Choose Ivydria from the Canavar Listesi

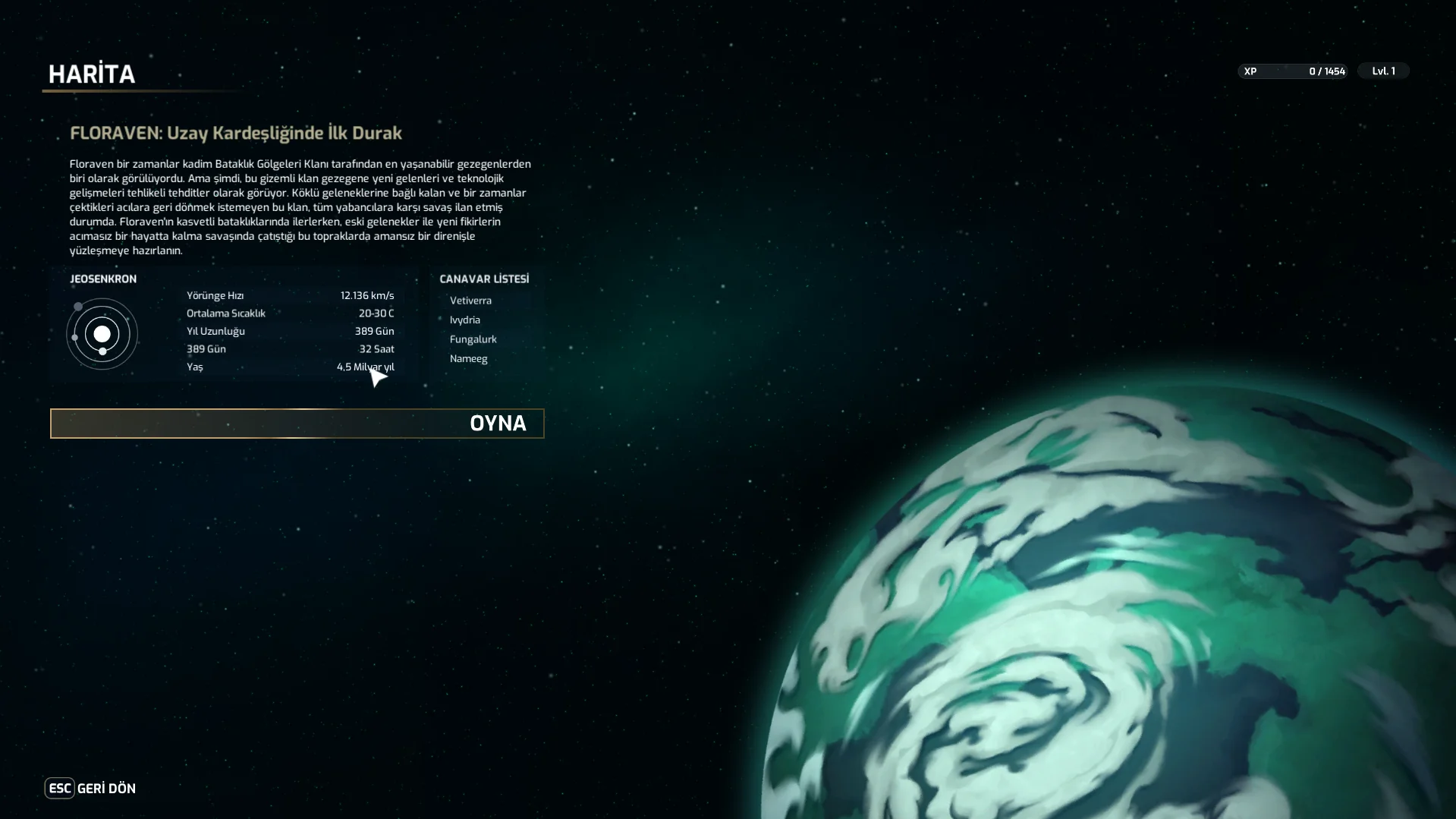tap(465, 320)
